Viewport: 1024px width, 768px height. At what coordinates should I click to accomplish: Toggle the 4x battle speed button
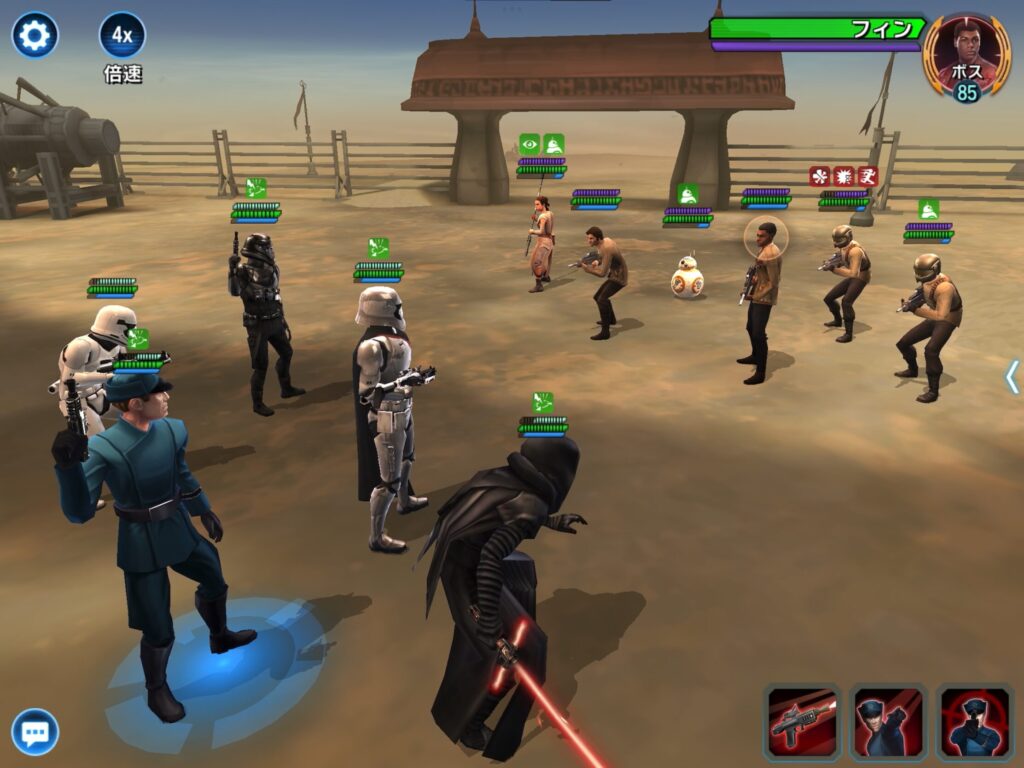tap(122, 36)
